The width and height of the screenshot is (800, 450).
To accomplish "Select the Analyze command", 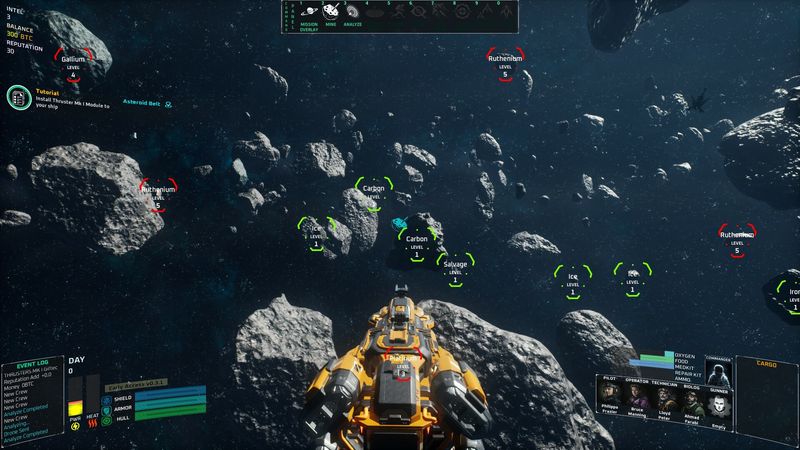I will (353, 12).
